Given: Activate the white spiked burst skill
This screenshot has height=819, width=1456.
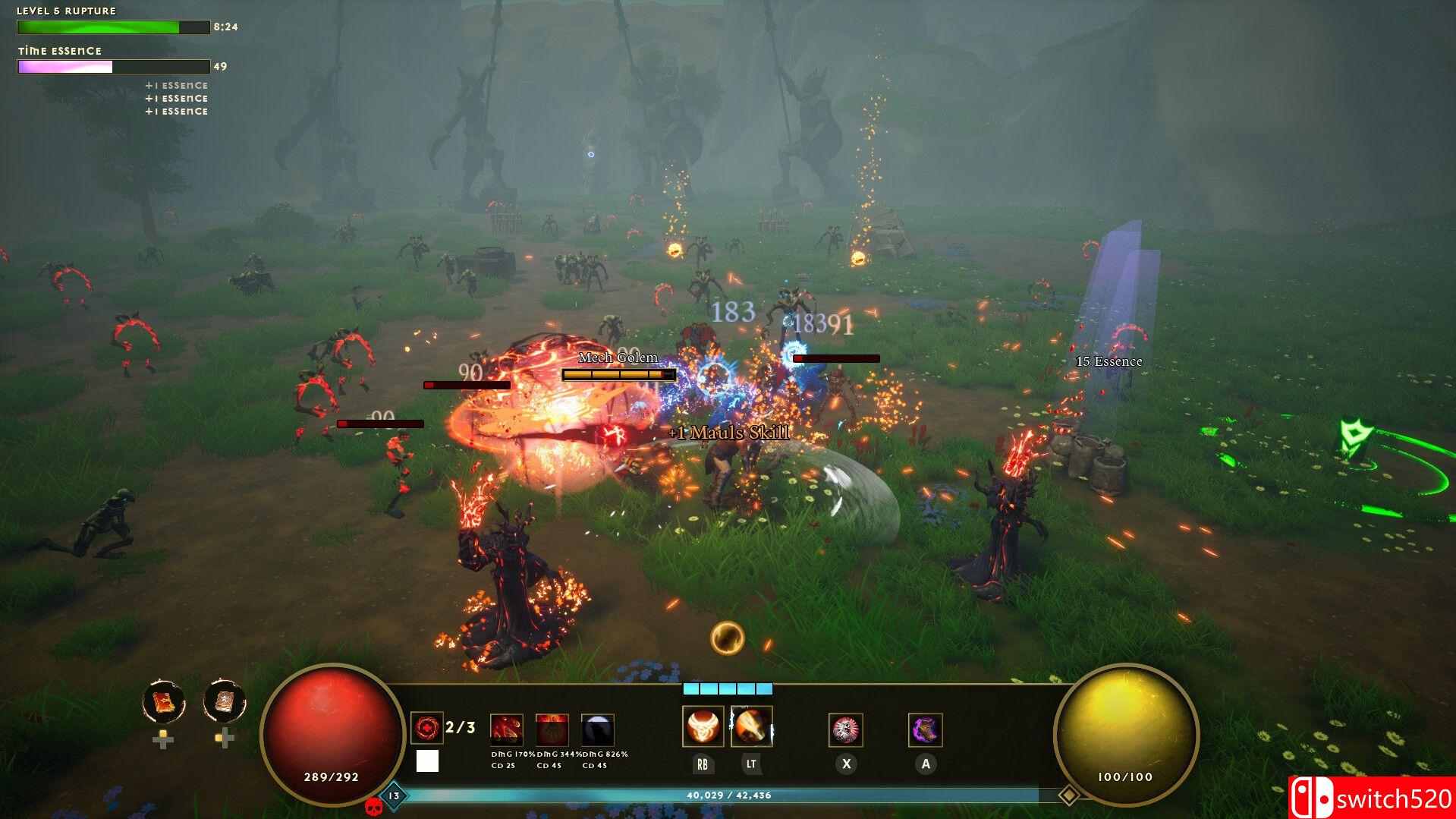Looking at the screenshot, I should pos(845,730).
